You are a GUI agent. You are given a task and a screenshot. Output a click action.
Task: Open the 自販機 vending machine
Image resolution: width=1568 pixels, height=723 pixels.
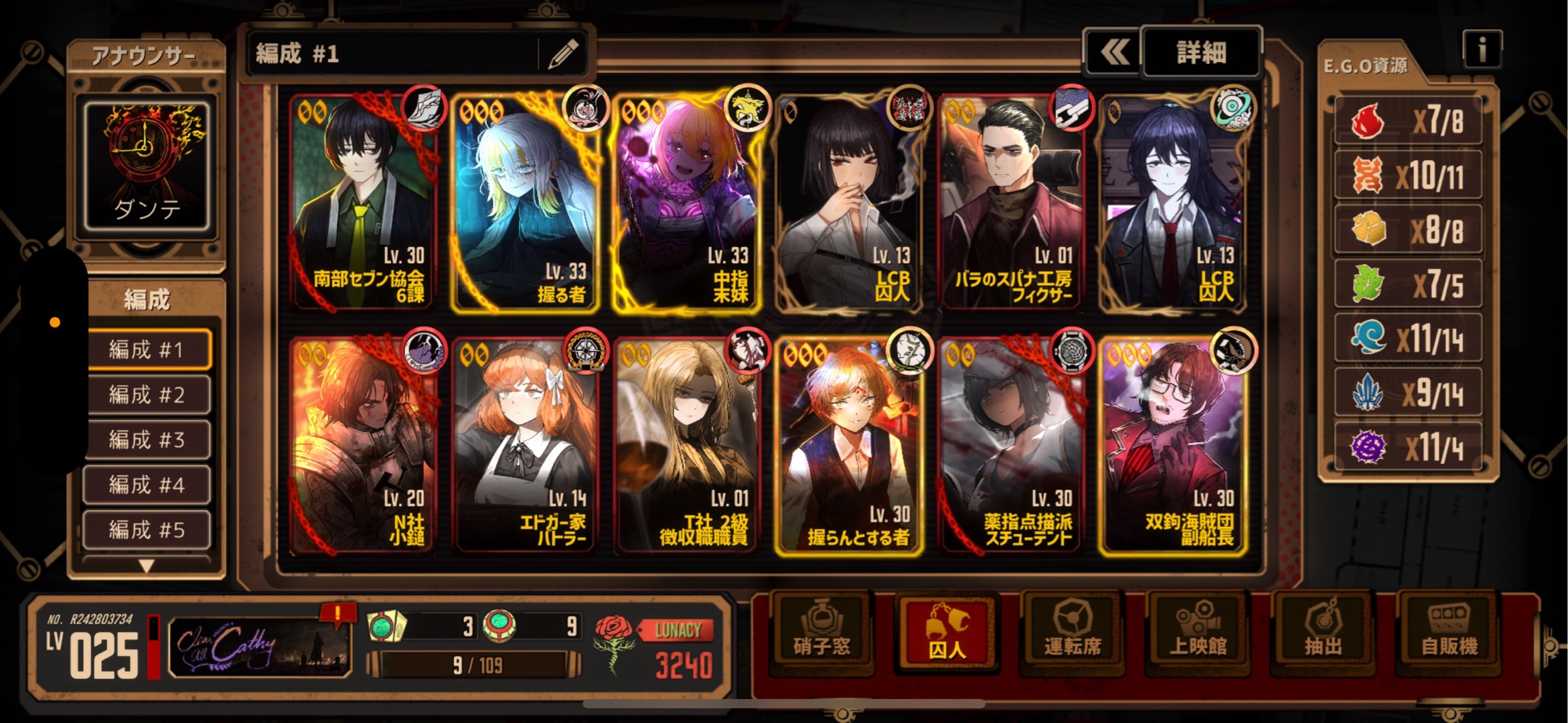point(1449,632)
